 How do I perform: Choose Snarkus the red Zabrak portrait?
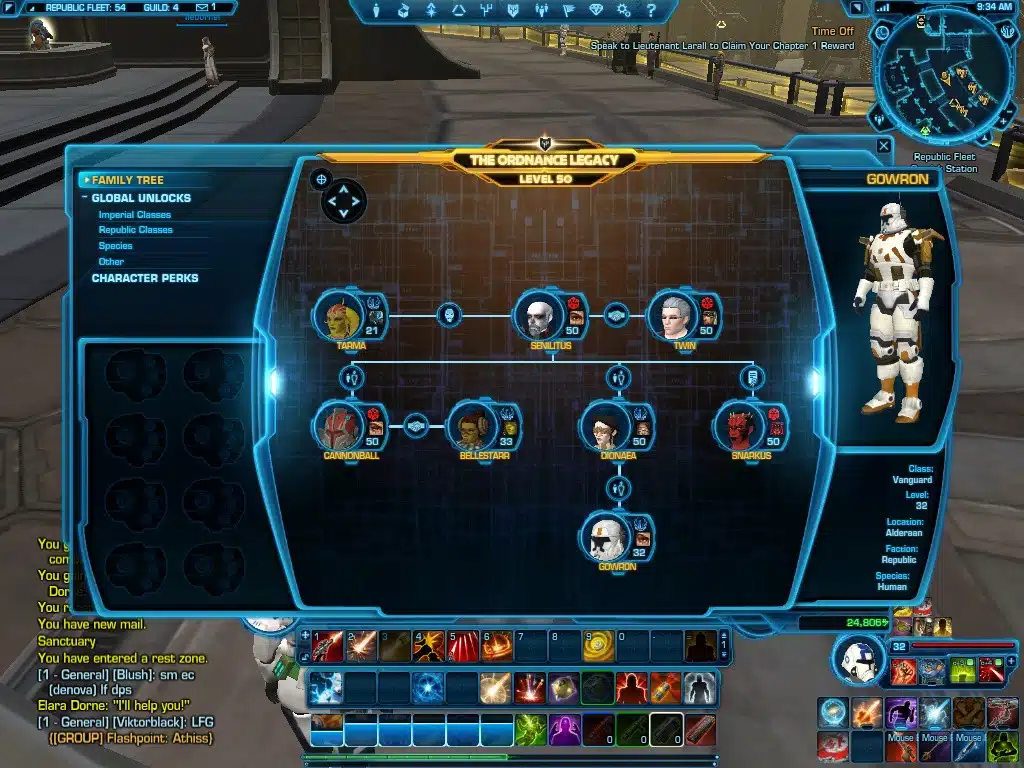tap(738, 427)
